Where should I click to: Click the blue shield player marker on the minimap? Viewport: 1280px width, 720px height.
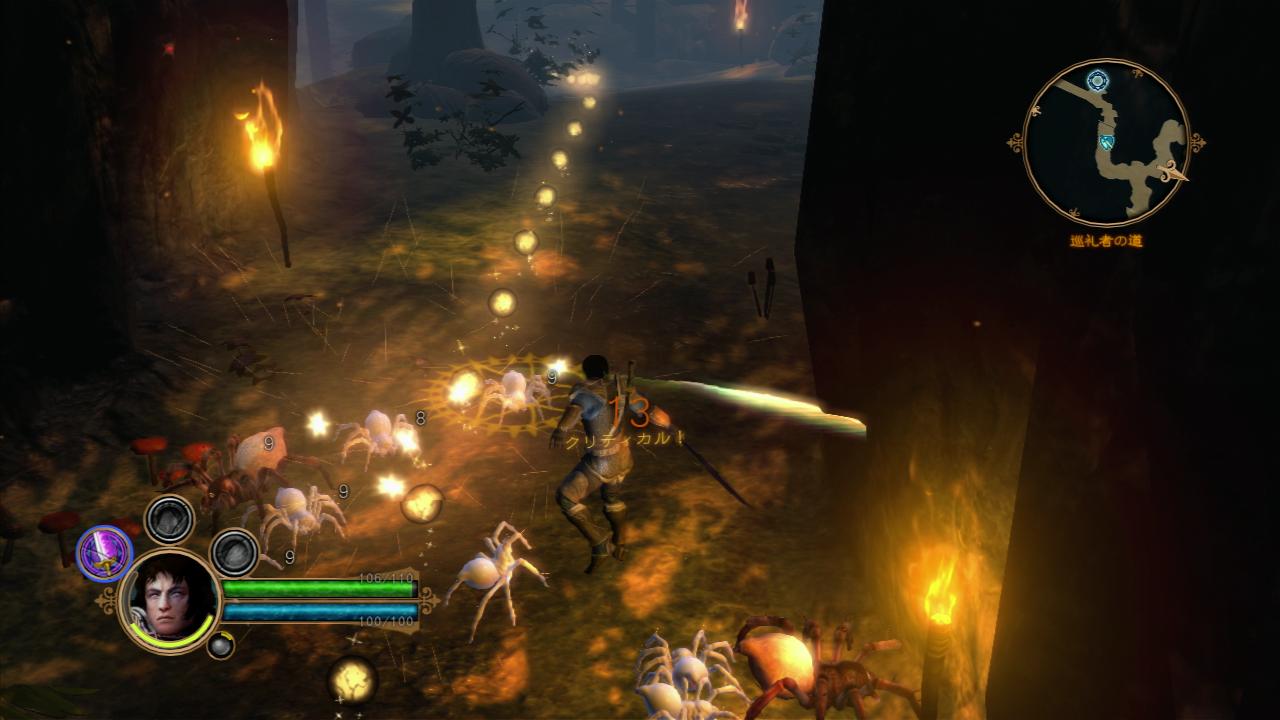click(x=1107, y=142)
